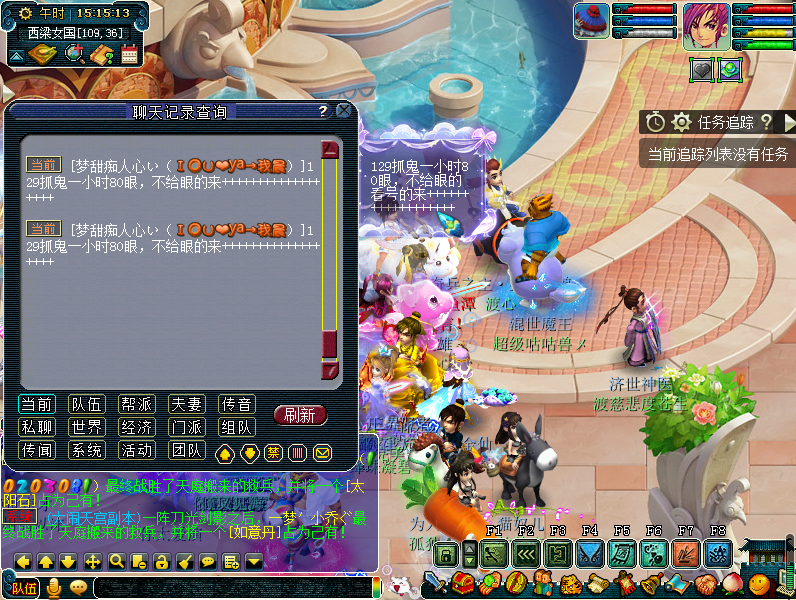Switch to the 队伍 channel filter

(87, 404)
